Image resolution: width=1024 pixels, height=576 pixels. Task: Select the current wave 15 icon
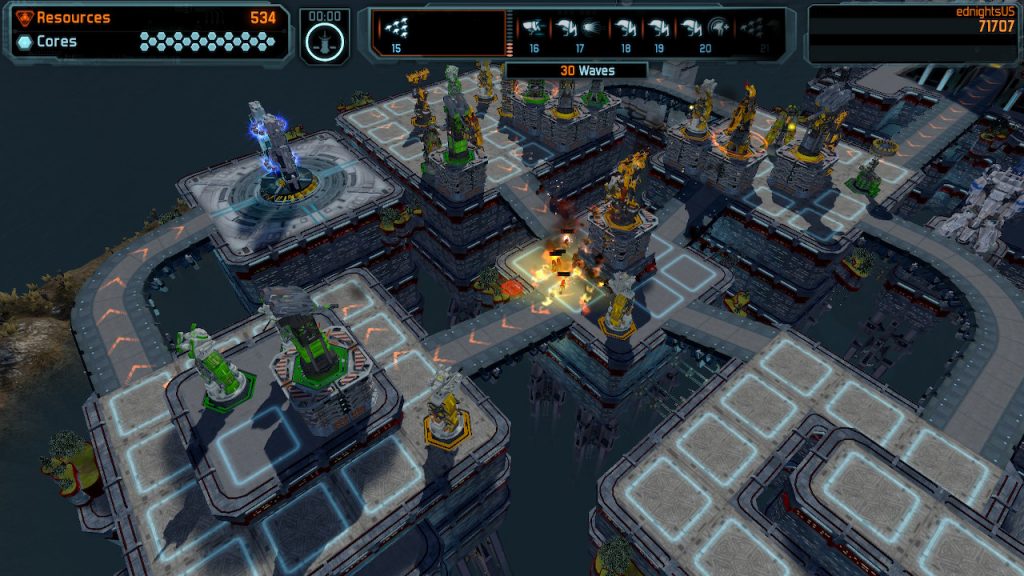(397, 28)
